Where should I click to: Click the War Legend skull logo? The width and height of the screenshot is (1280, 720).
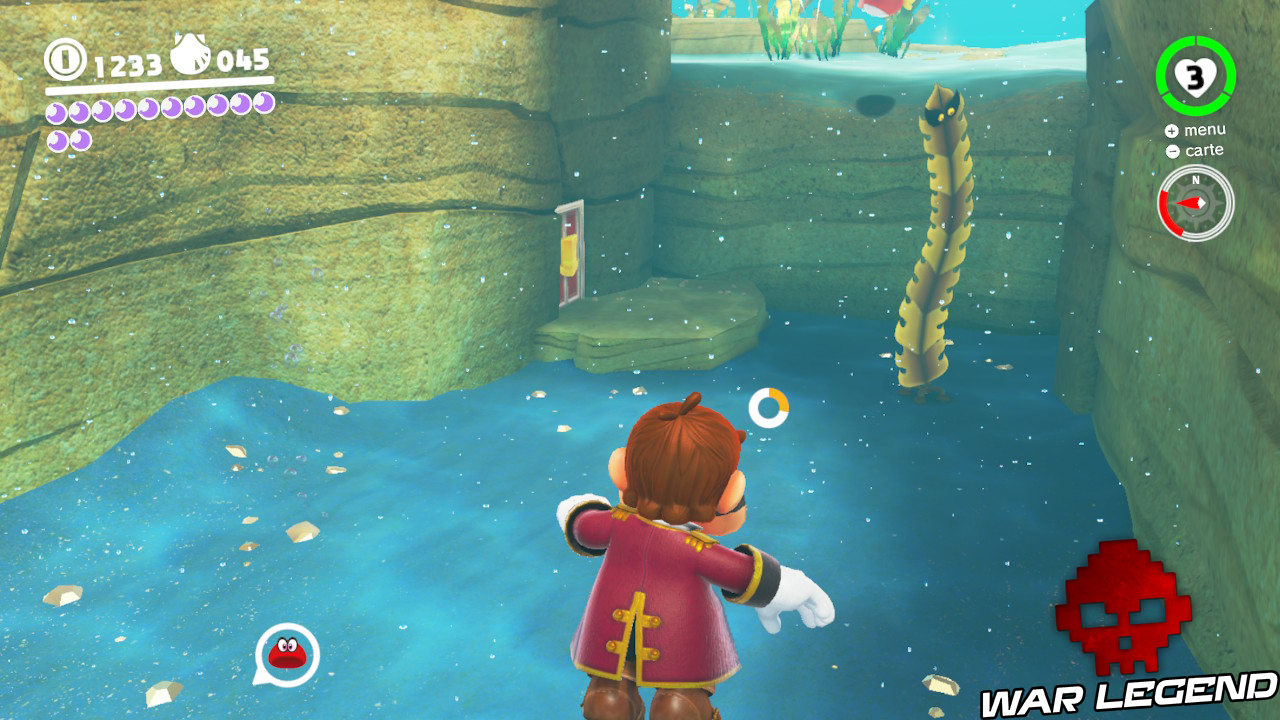[1123, 606]
